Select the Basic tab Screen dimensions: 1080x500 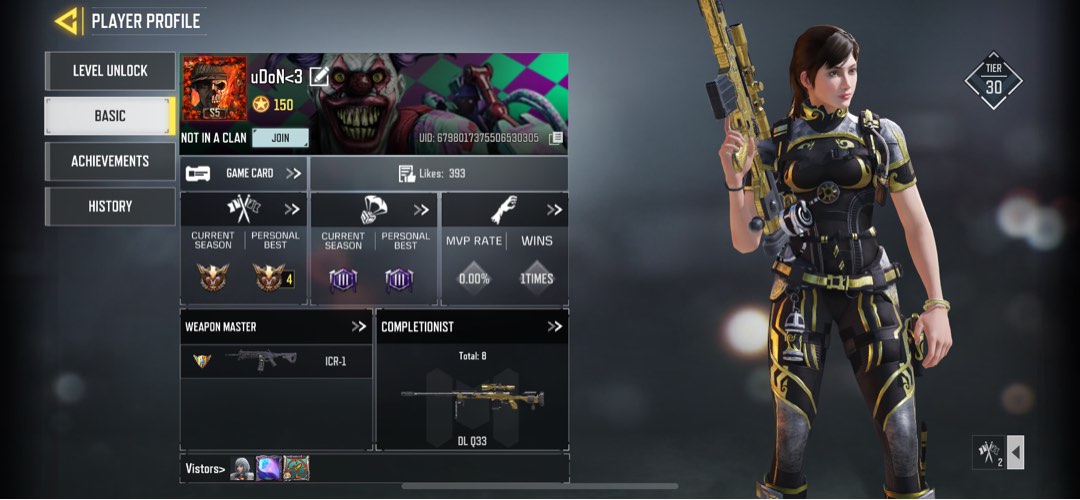pos(110,116)
